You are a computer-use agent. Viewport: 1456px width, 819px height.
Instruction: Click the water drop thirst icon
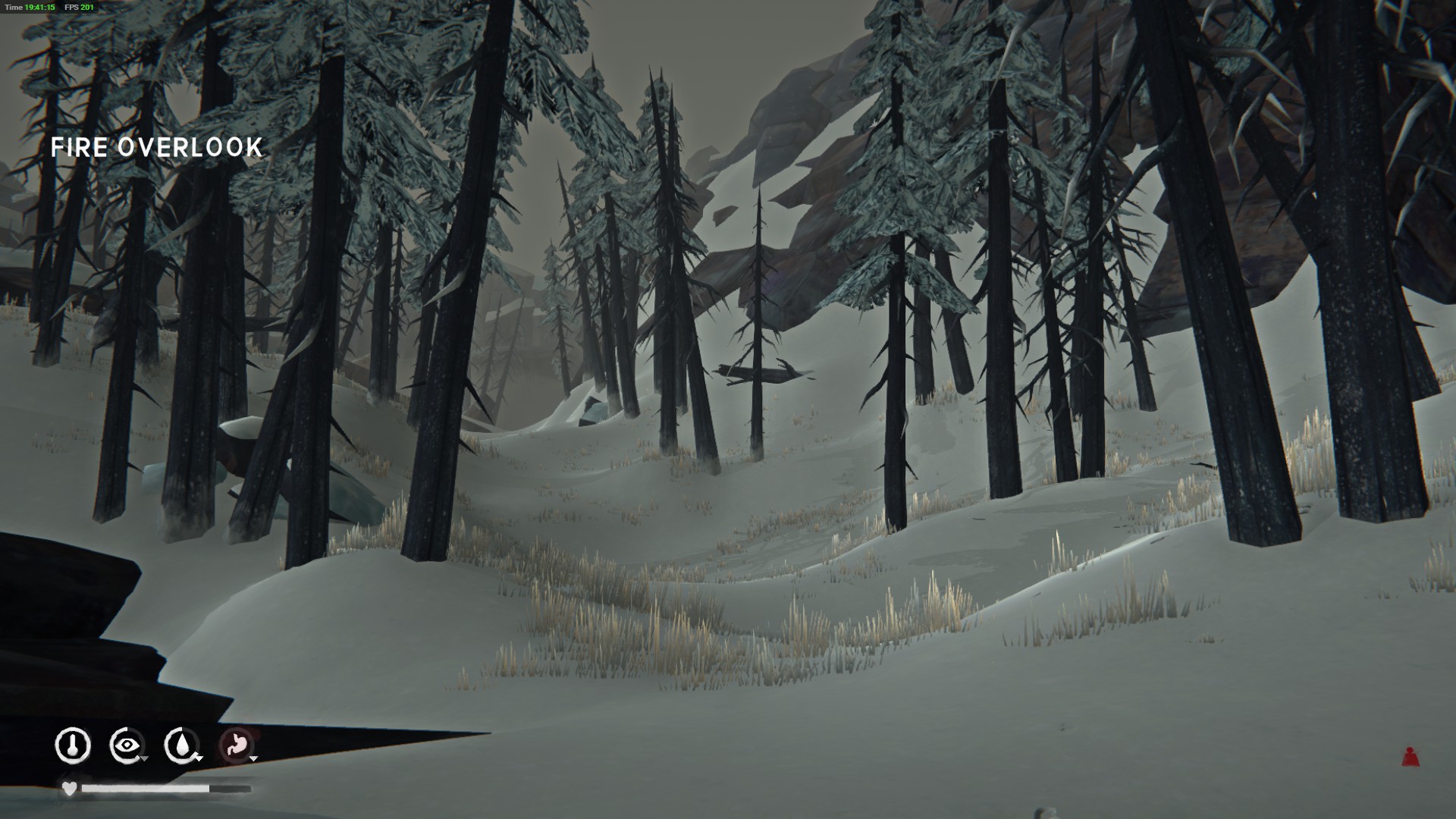tap(181, 745)
